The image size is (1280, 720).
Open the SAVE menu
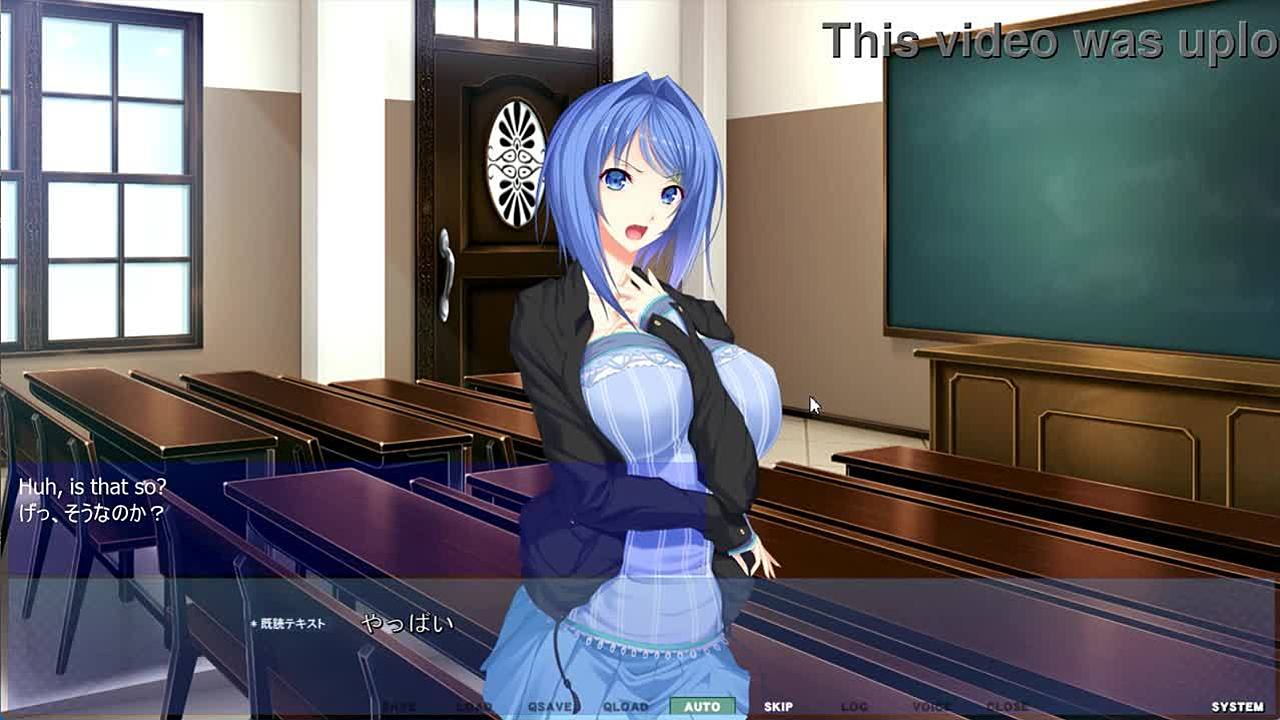[398, 707]
